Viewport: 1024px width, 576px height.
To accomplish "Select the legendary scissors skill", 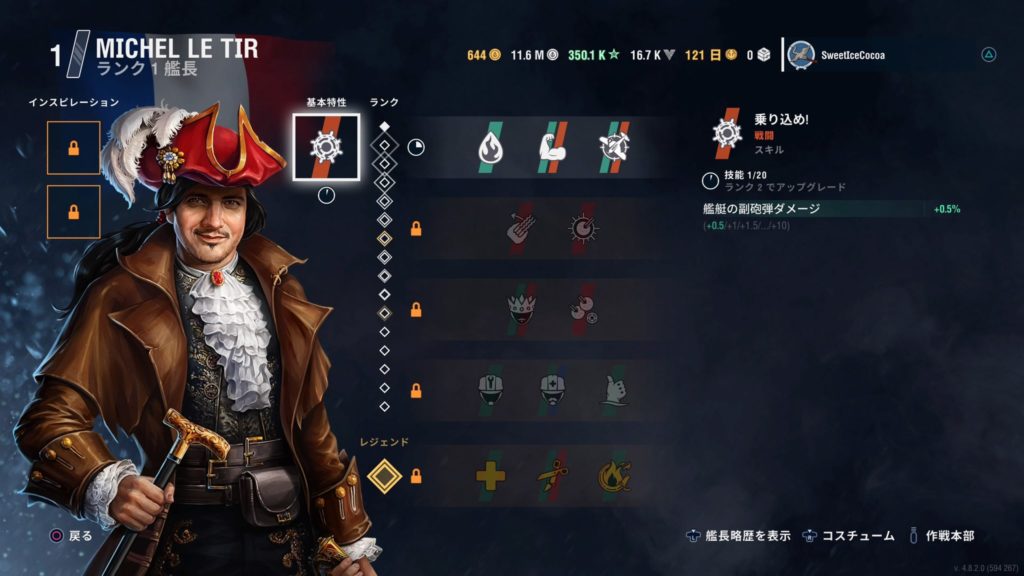I will (553, 476).
